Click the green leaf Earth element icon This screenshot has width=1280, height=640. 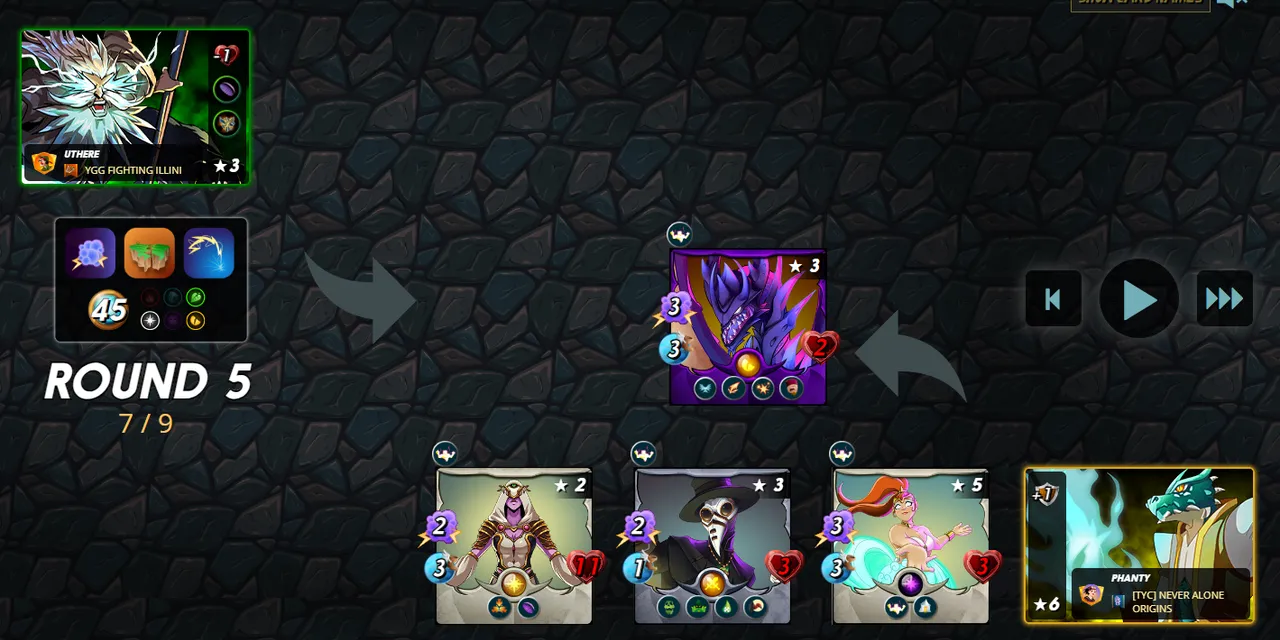[196, 297]
